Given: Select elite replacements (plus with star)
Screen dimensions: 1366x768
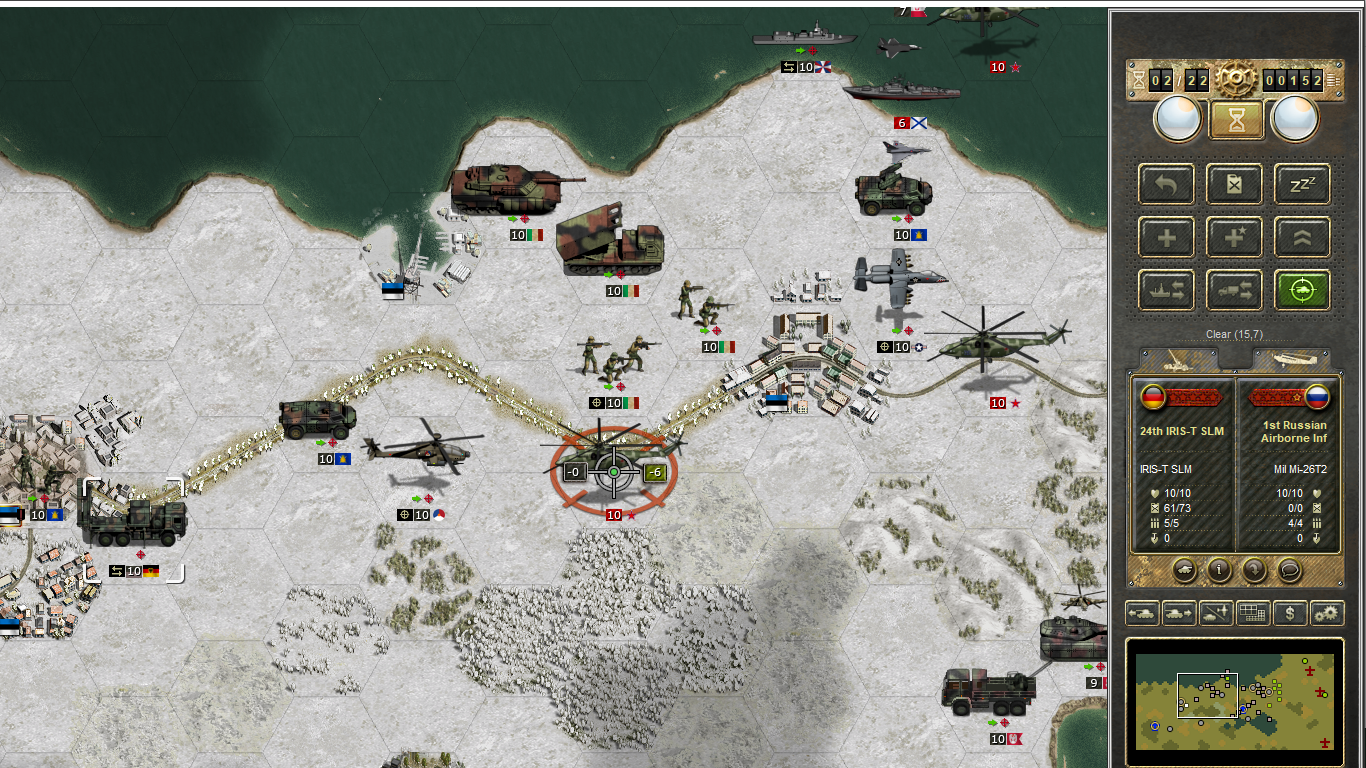Looking at the screenshot, I should click(x=1234, y=237).
